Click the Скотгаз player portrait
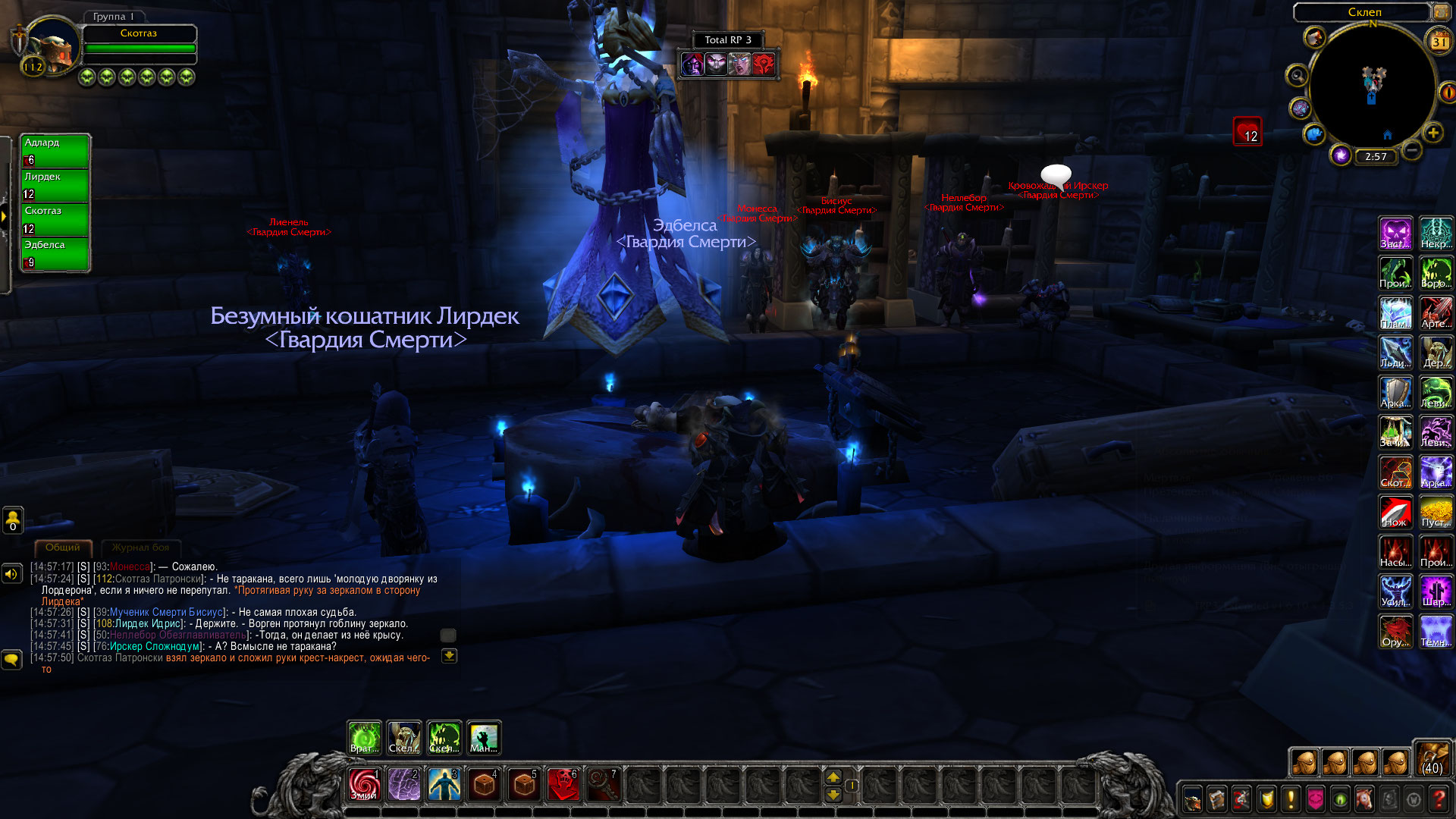Viewport: 1456px width, 819px height. (52, 47)
